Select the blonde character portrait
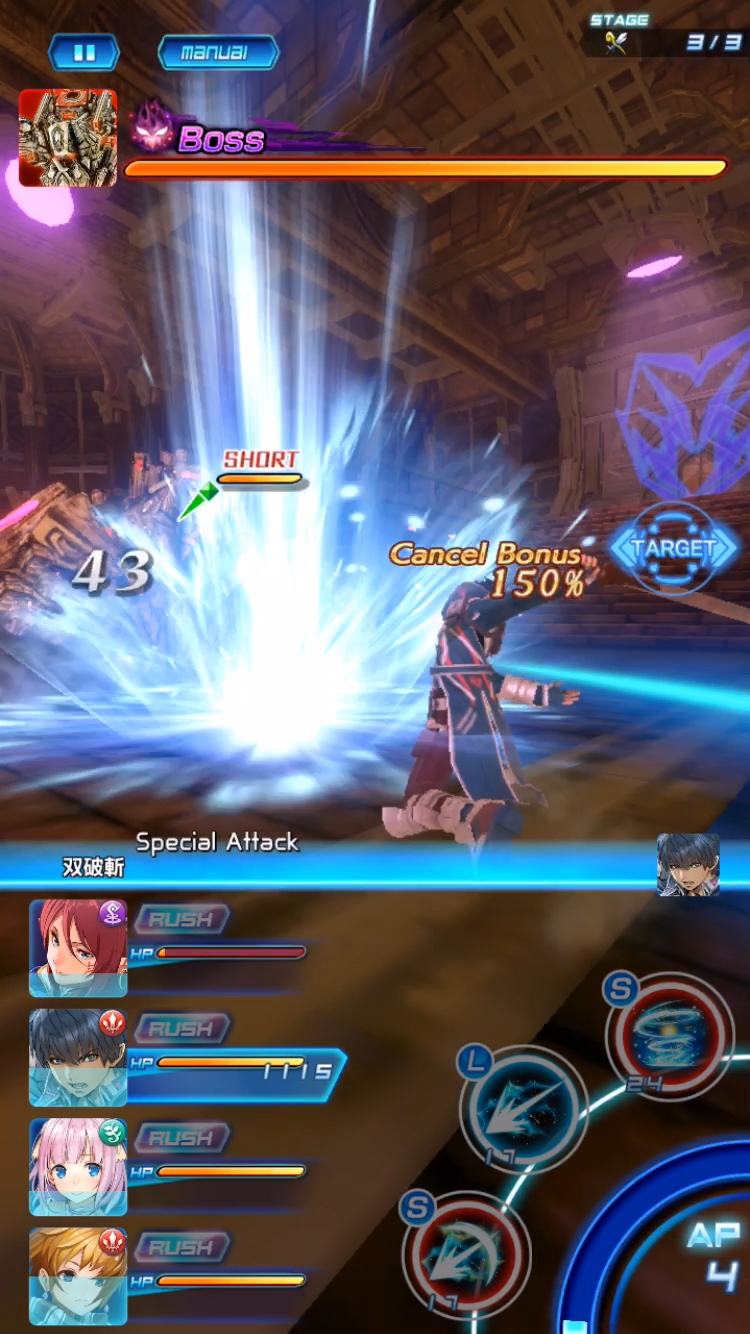The height and width of the screenshot is (1334, 750). pos(78,1276)
